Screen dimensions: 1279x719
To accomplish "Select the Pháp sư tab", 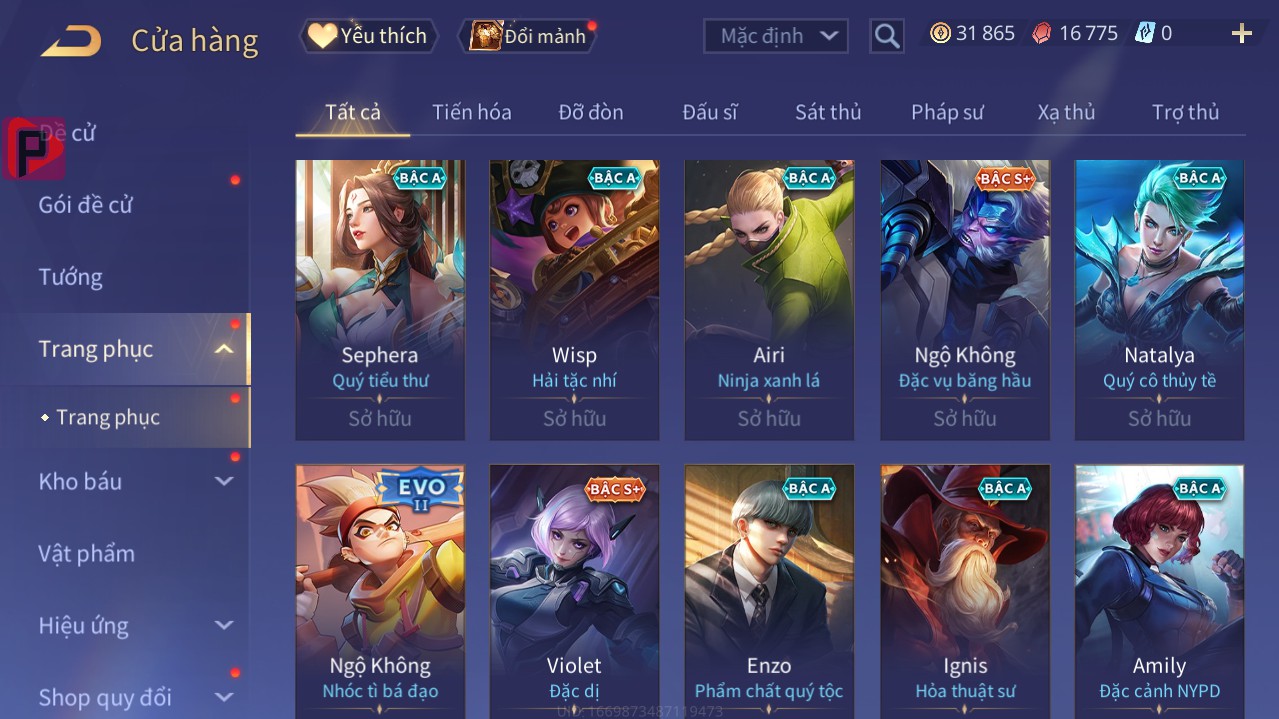I will (947, 112).
